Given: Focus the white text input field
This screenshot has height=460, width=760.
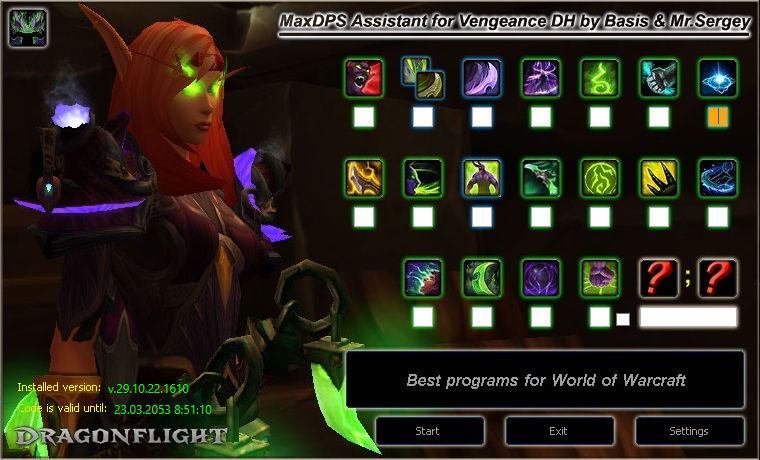Looking at the screenshot, I should 688,317.
